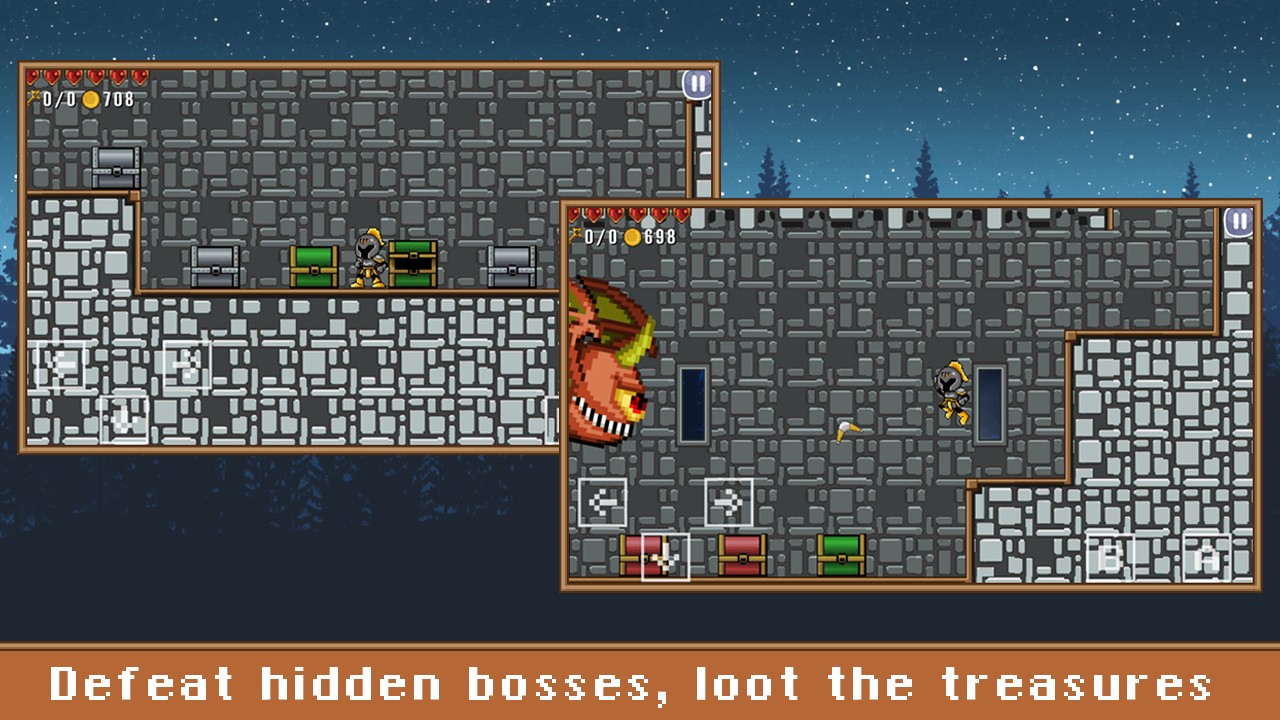
Task: Tap the faint left arrow in the chest-room screenshot
Action: coord(61,365)
